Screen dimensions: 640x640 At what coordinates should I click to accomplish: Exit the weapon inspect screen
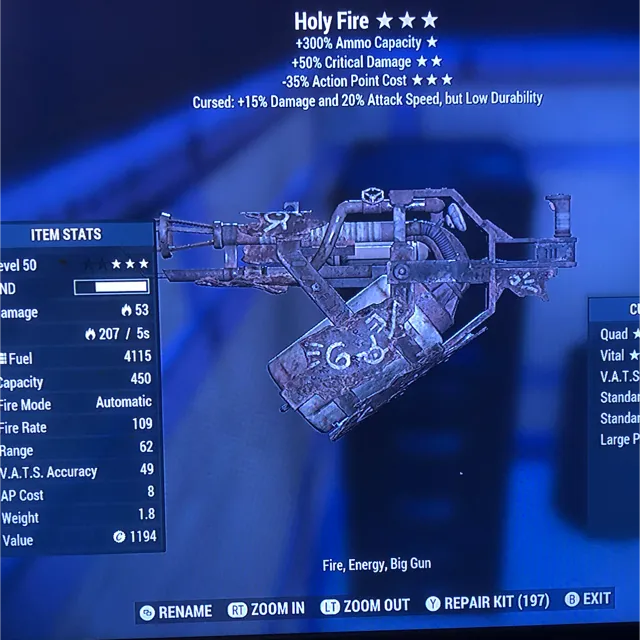(x=588, y=599)
